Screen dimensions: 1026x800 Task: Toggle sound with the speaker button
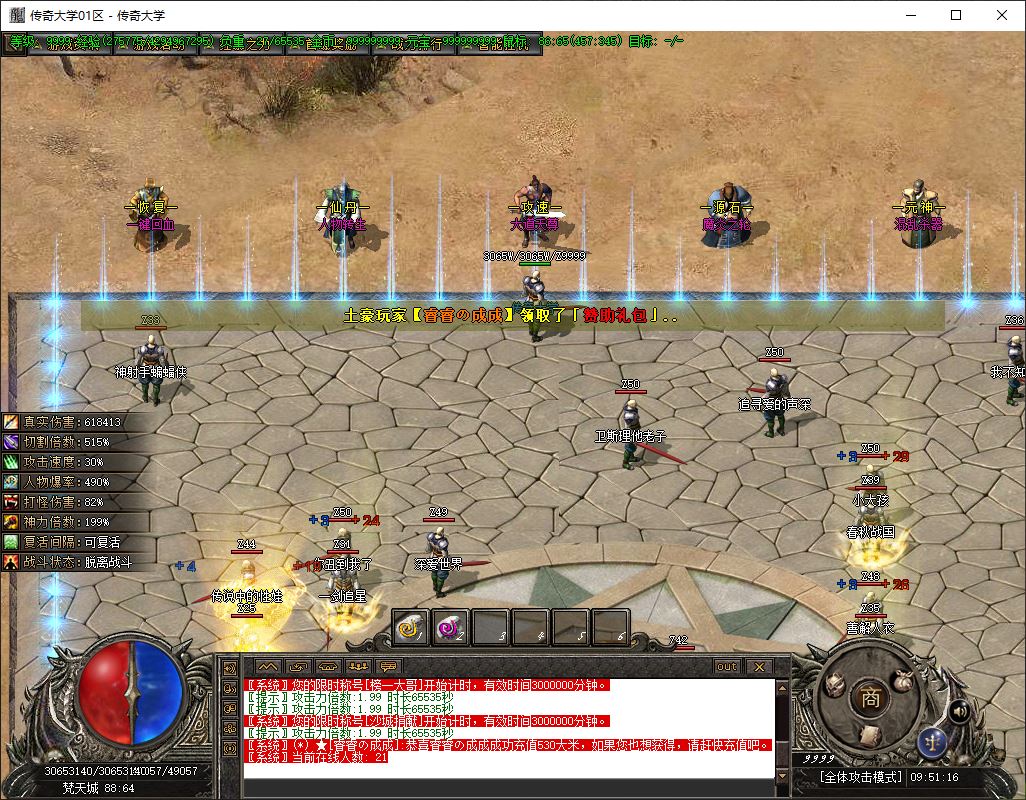coord(959,711)
